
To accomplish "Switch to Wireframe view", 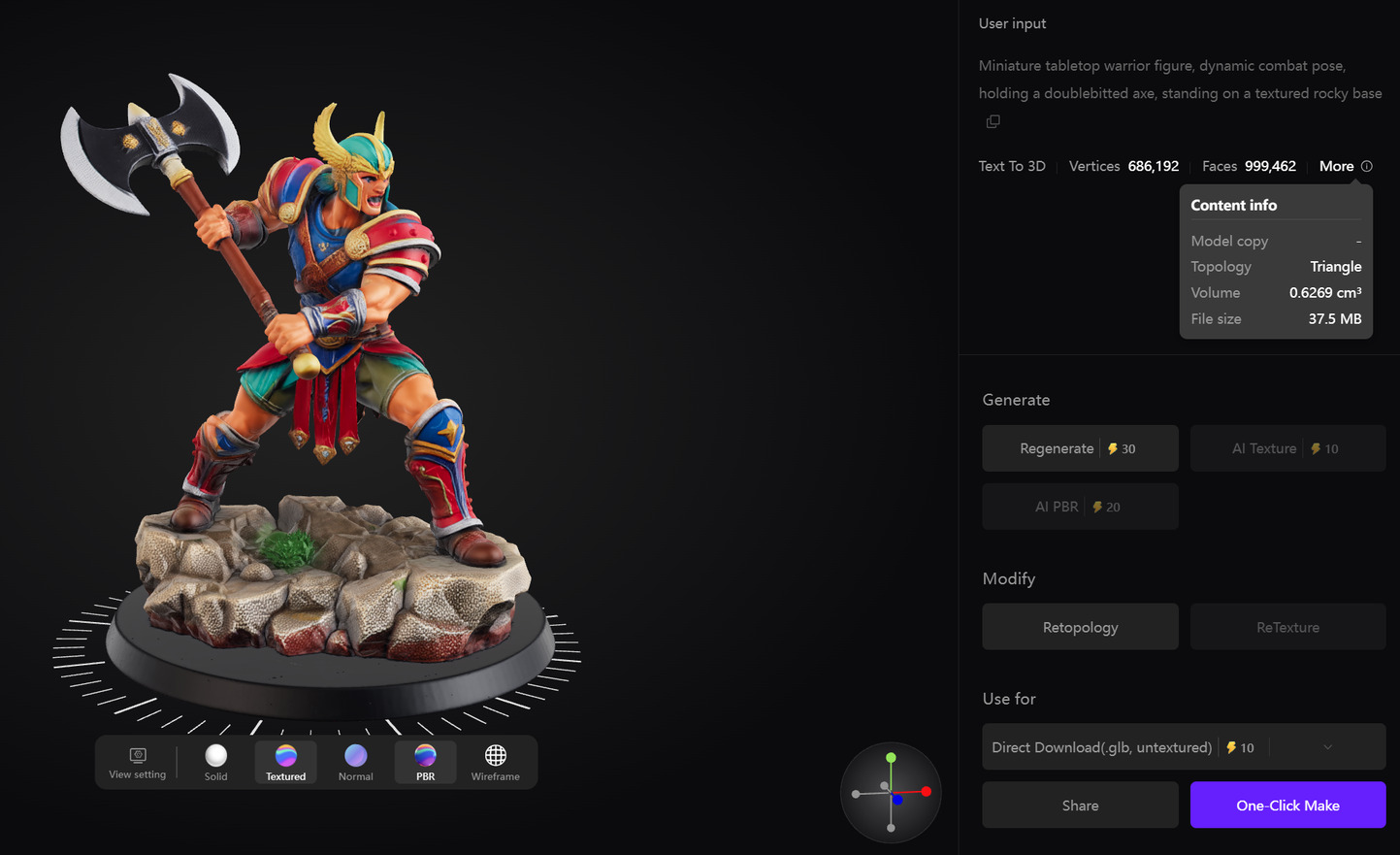I will (495, 762).
